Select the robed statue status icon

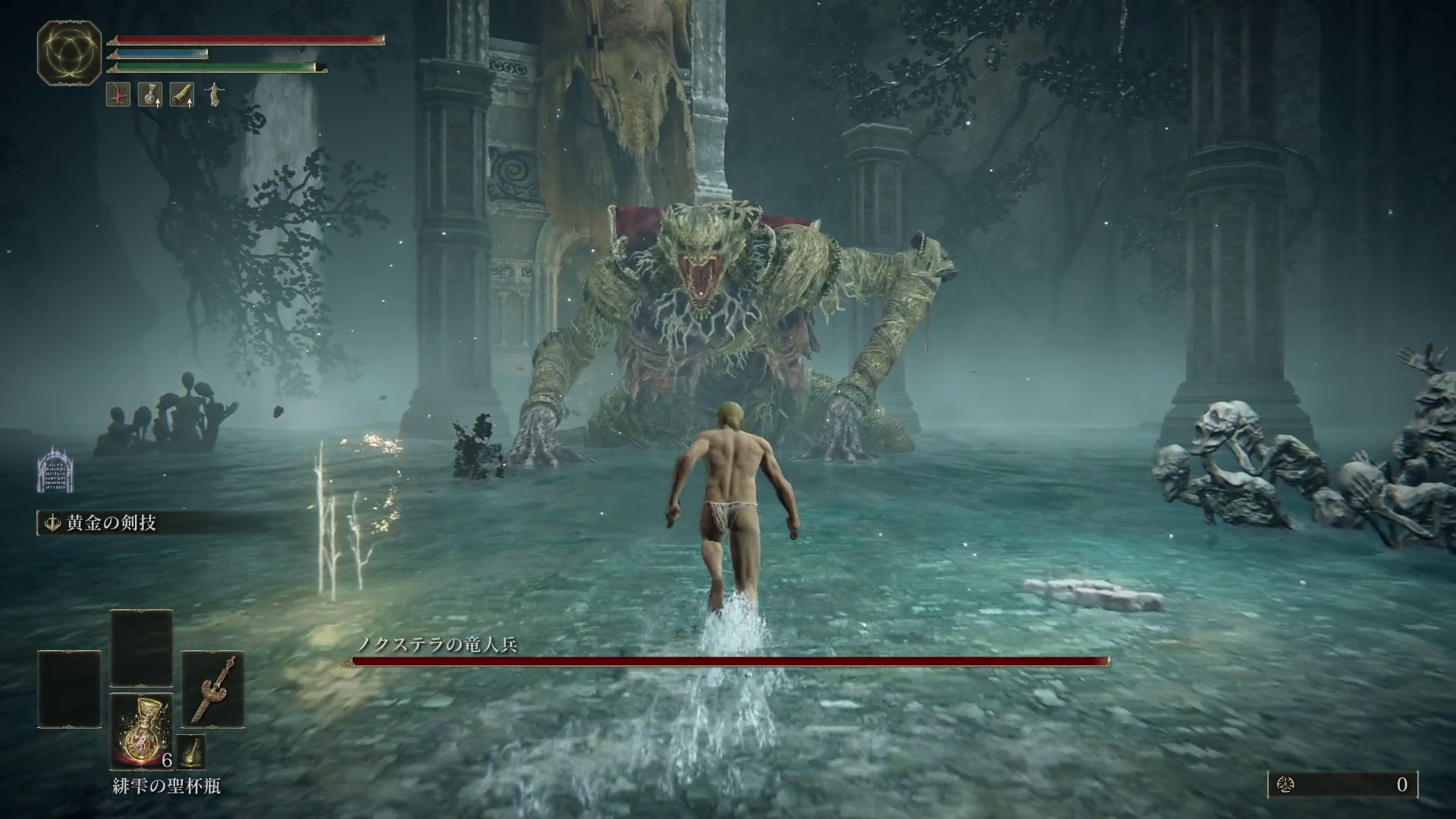pos(215,94)
